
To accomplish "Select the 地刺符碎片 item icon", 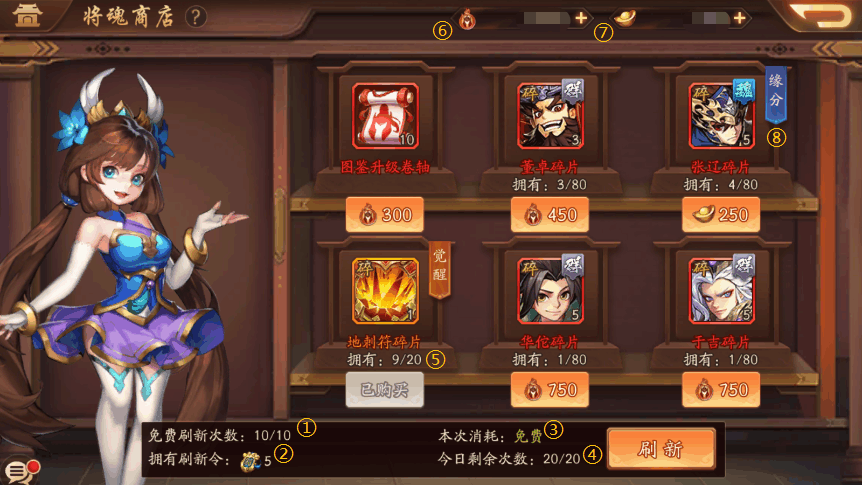I will point(385,291).
